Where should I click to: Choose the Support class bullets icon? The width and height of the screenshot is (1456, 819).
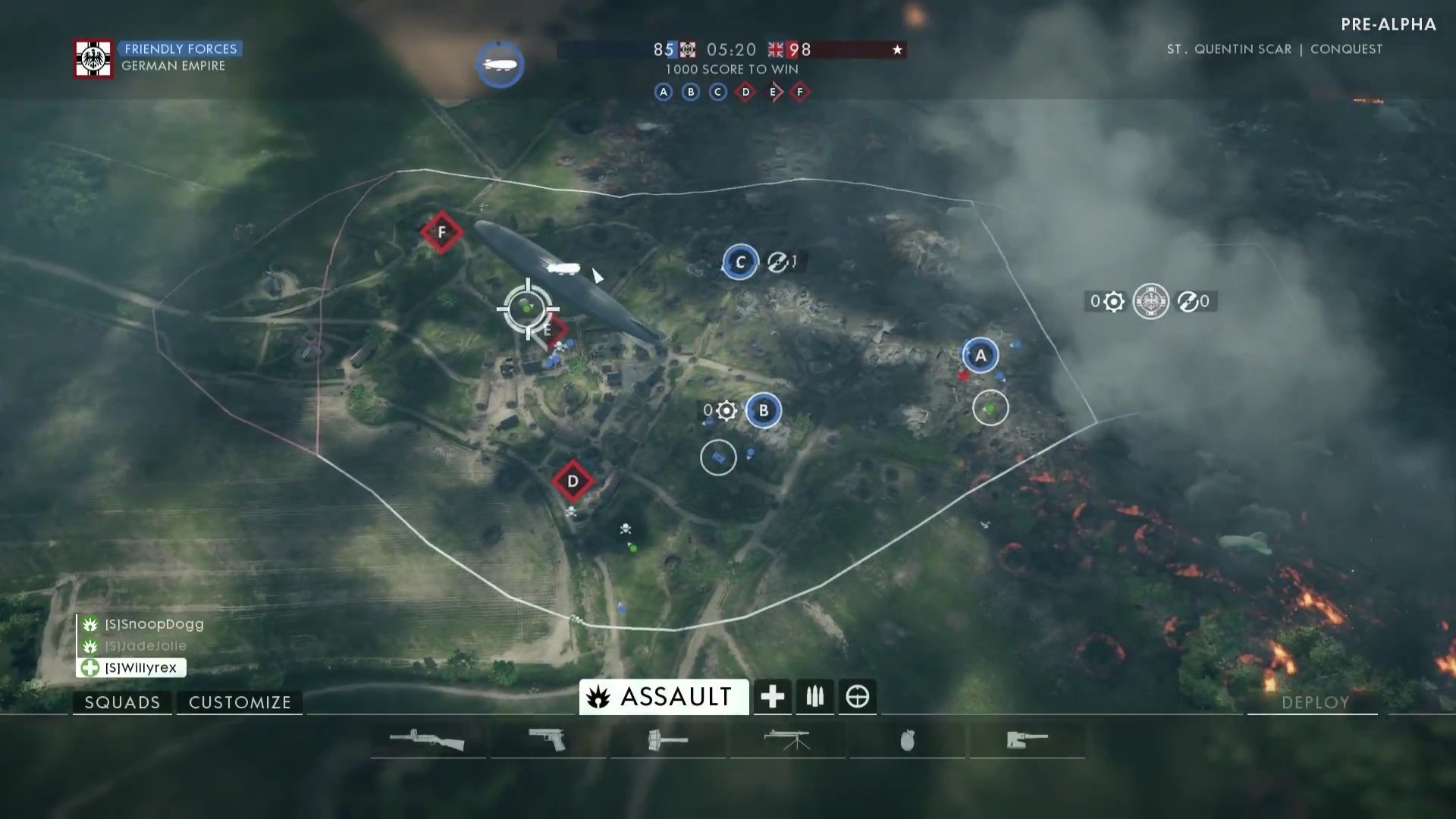click(814, 696)
